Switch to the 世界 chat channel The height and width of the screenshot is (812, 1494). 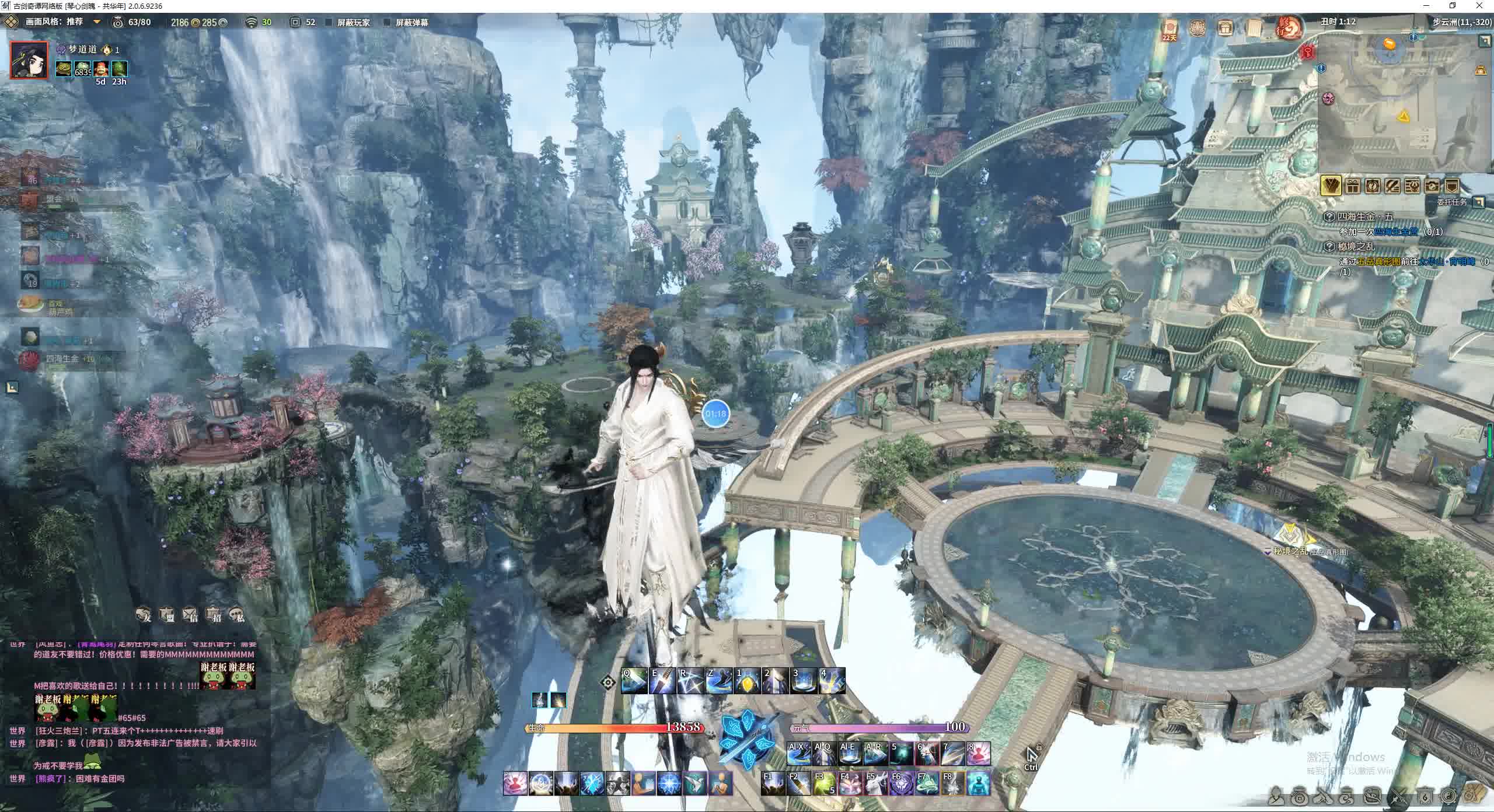coord(18,731)
